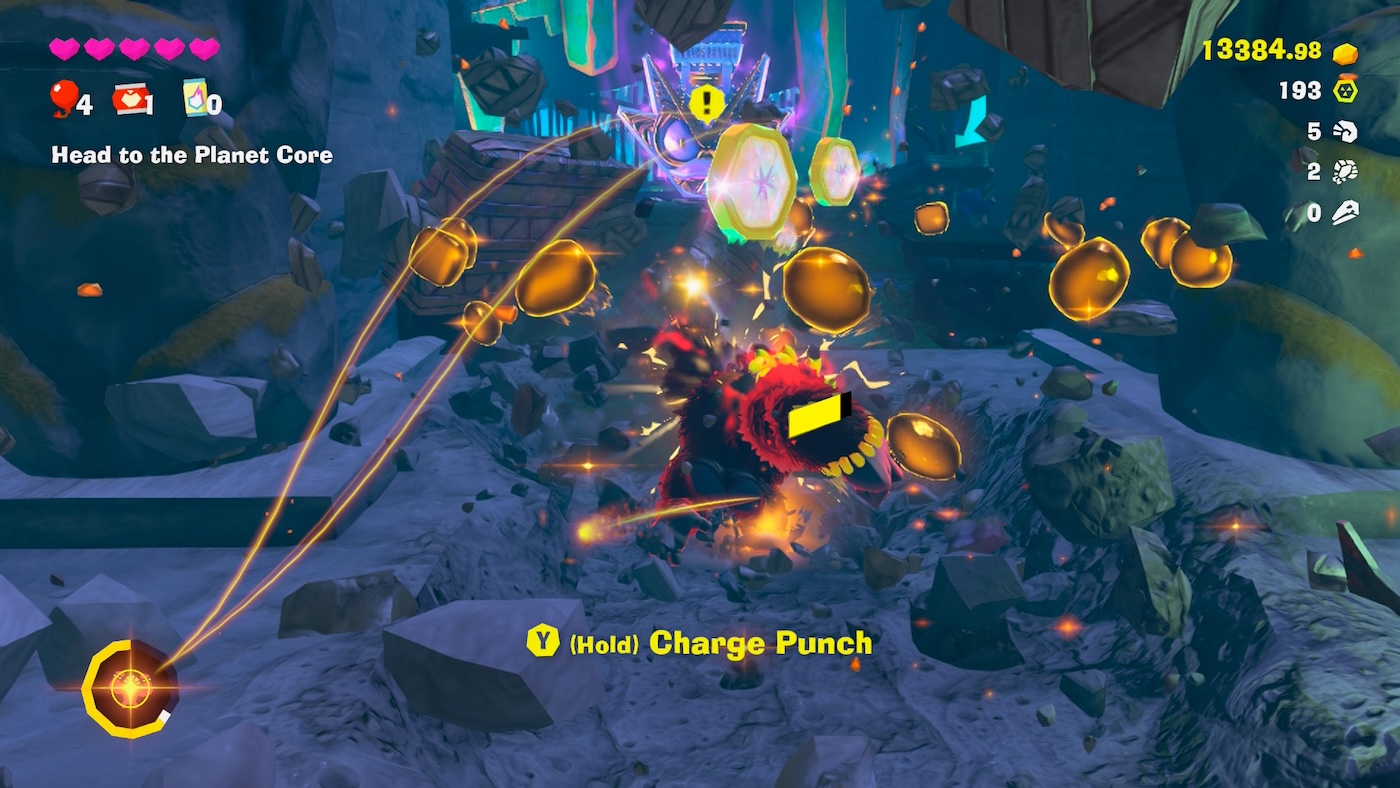Choose the beaked skull fossil icon
The image size is (1400, 788).
tap(1346, 212)
